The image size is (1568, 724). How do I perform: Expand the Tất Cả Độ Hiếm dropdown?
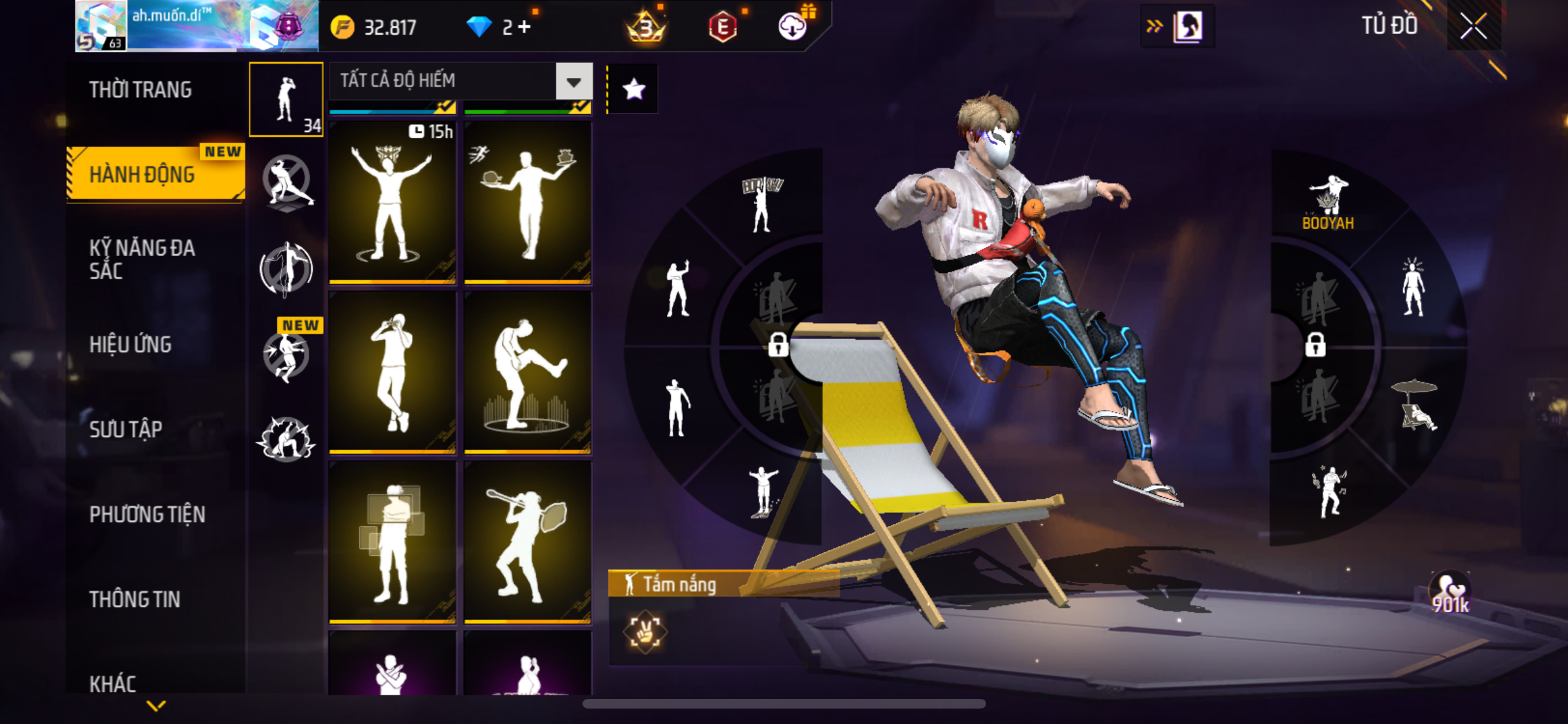click(x=574, y=82)
